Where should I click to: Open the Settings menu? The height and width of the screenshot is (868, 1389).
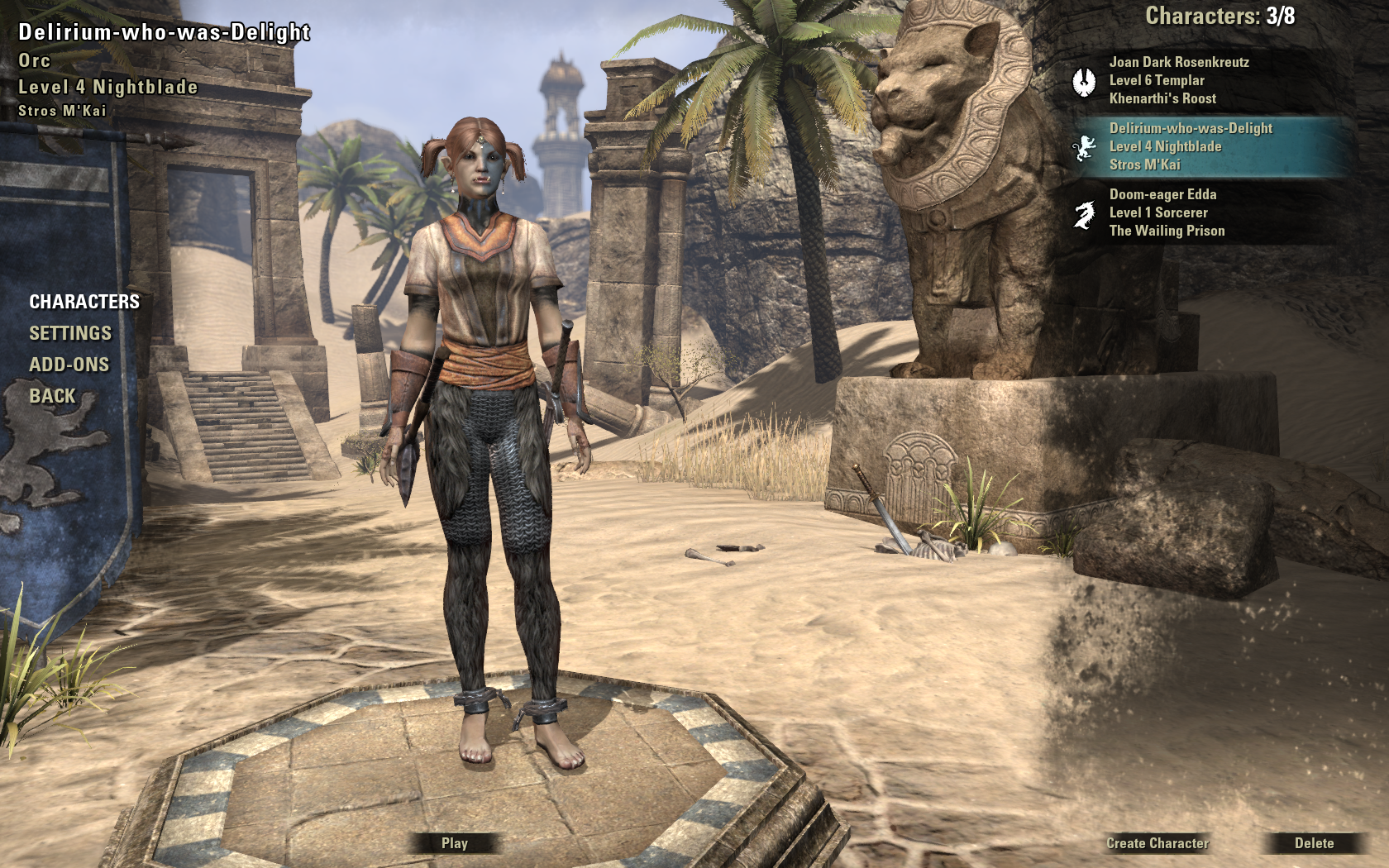pos(70,333)
